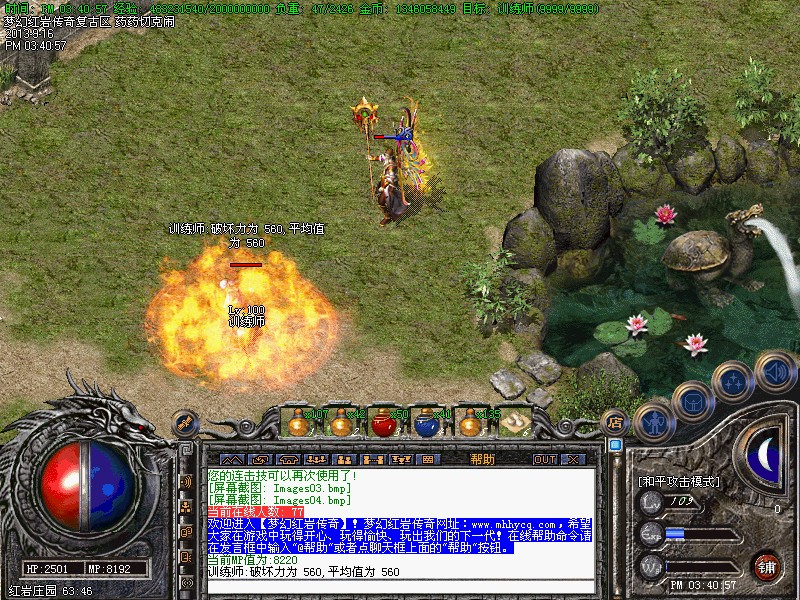Click the OUT button on the toolbar
This screenshot has height=600, width=800.
pyautogui.click(x=544, y=459)
